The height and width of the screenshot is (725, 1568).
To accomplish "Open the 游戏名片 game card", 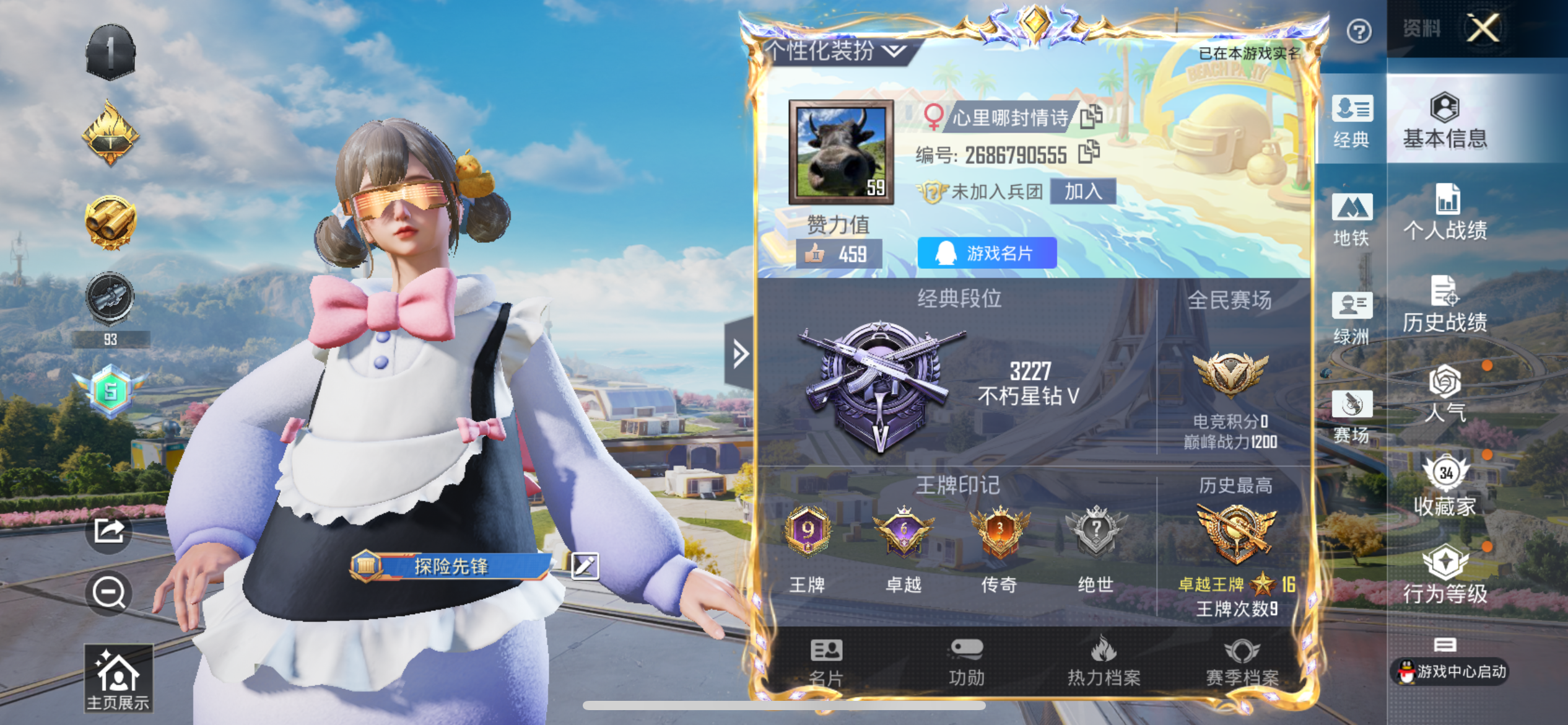I will [x=987, y=253].
